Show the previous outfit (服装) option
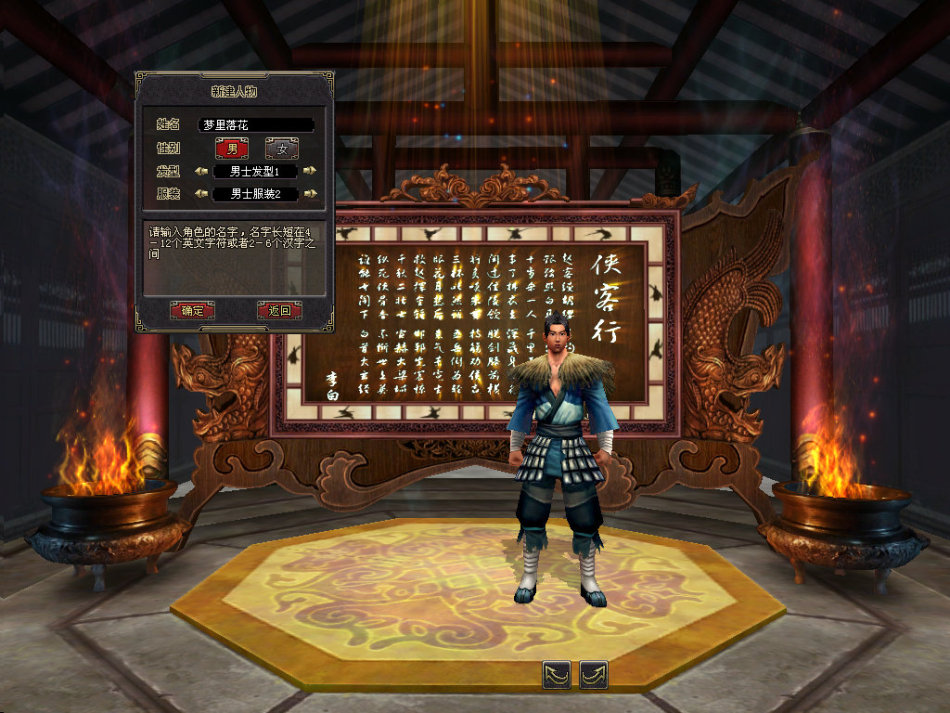Viewport: 950px width, 713px height. [201, 194]
